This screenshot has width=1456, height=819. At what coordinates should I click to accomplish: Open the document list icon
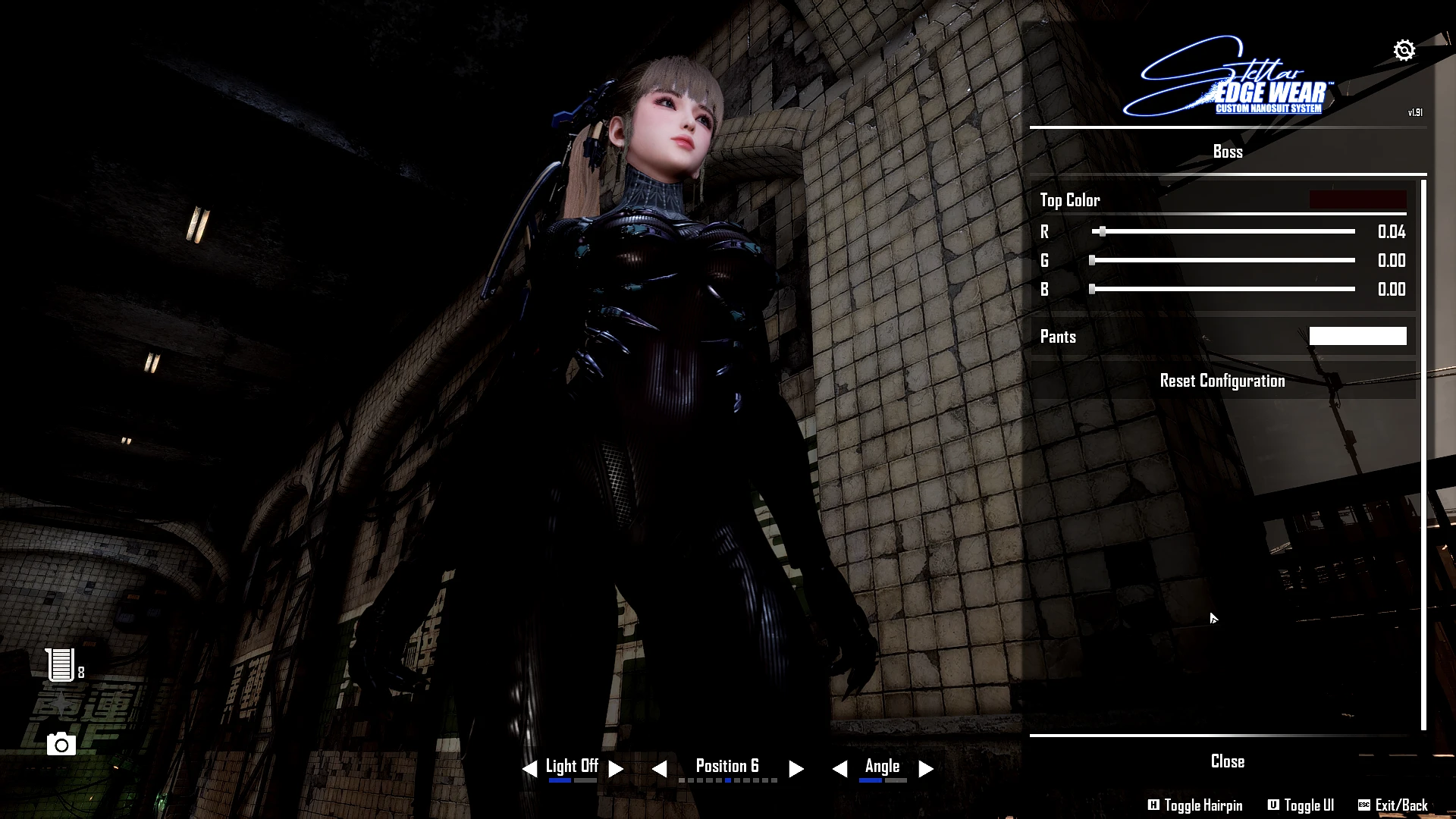(61, 665)
